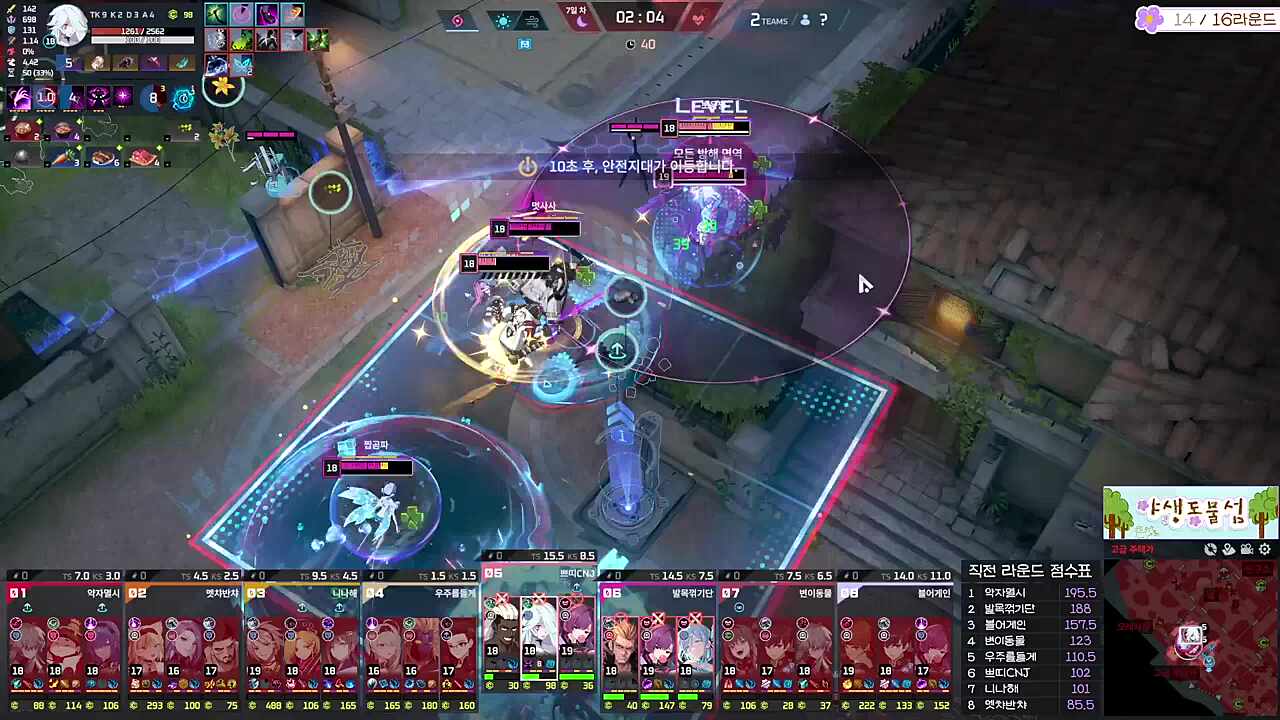Click the sun weather icon in top bar
Screen dimensions: 1280x720
tap(503, 20)
